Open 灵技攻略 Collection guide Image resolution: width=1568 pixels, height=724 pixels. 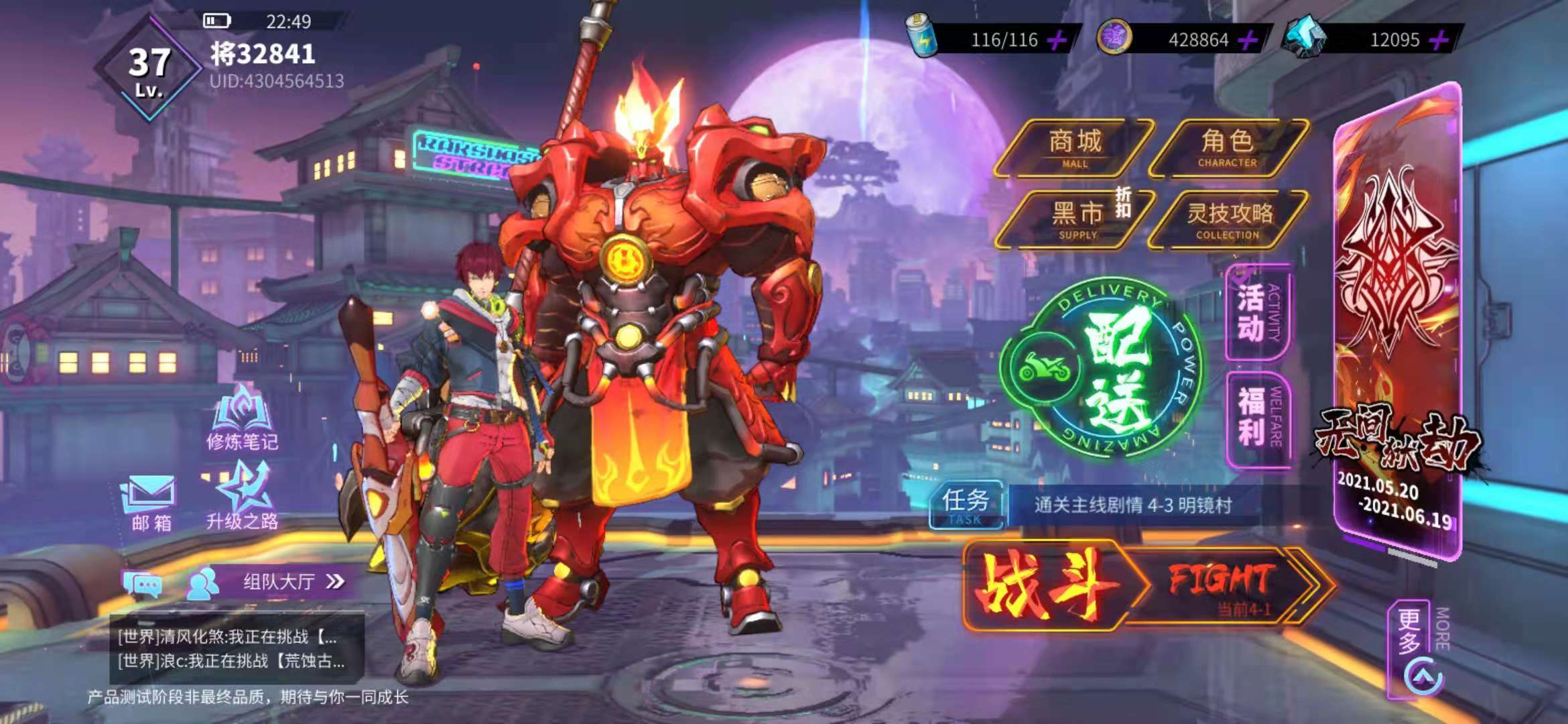pyautogui.click(x=1229, y=219)
